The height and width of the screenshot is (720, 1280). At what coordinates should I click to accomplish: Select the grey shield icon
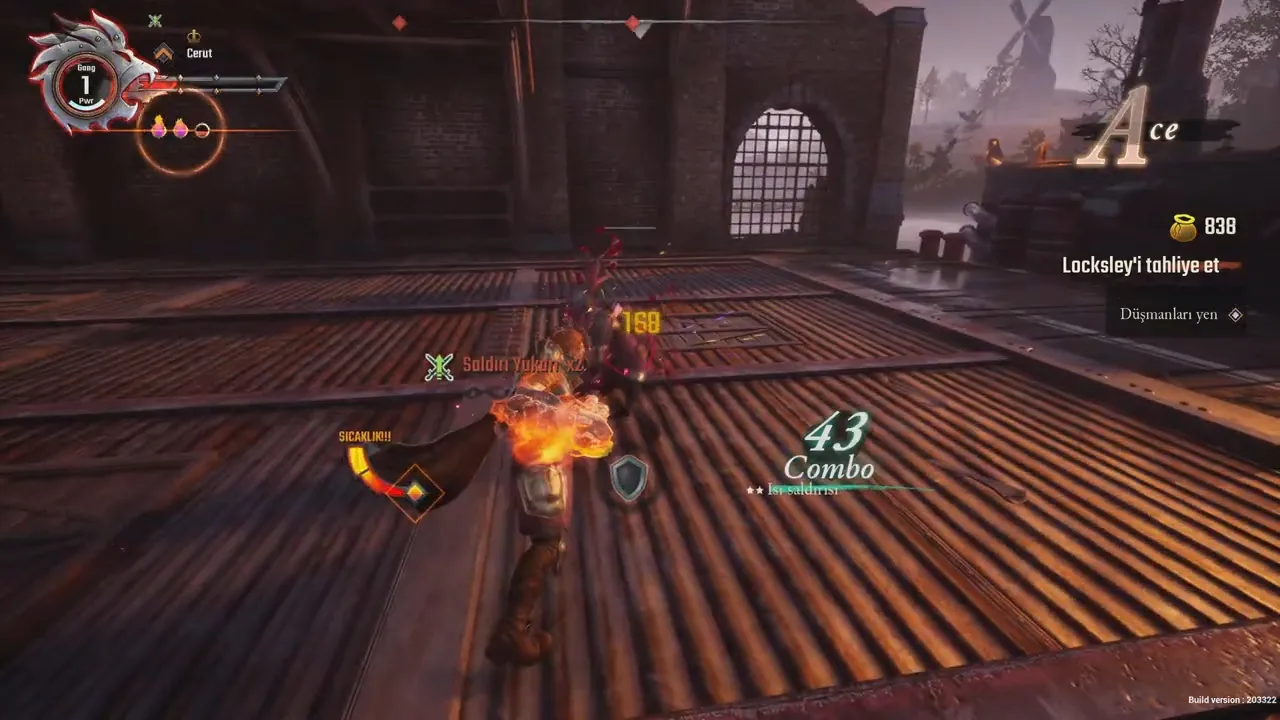pyautogui.click(x=629, y=477)
